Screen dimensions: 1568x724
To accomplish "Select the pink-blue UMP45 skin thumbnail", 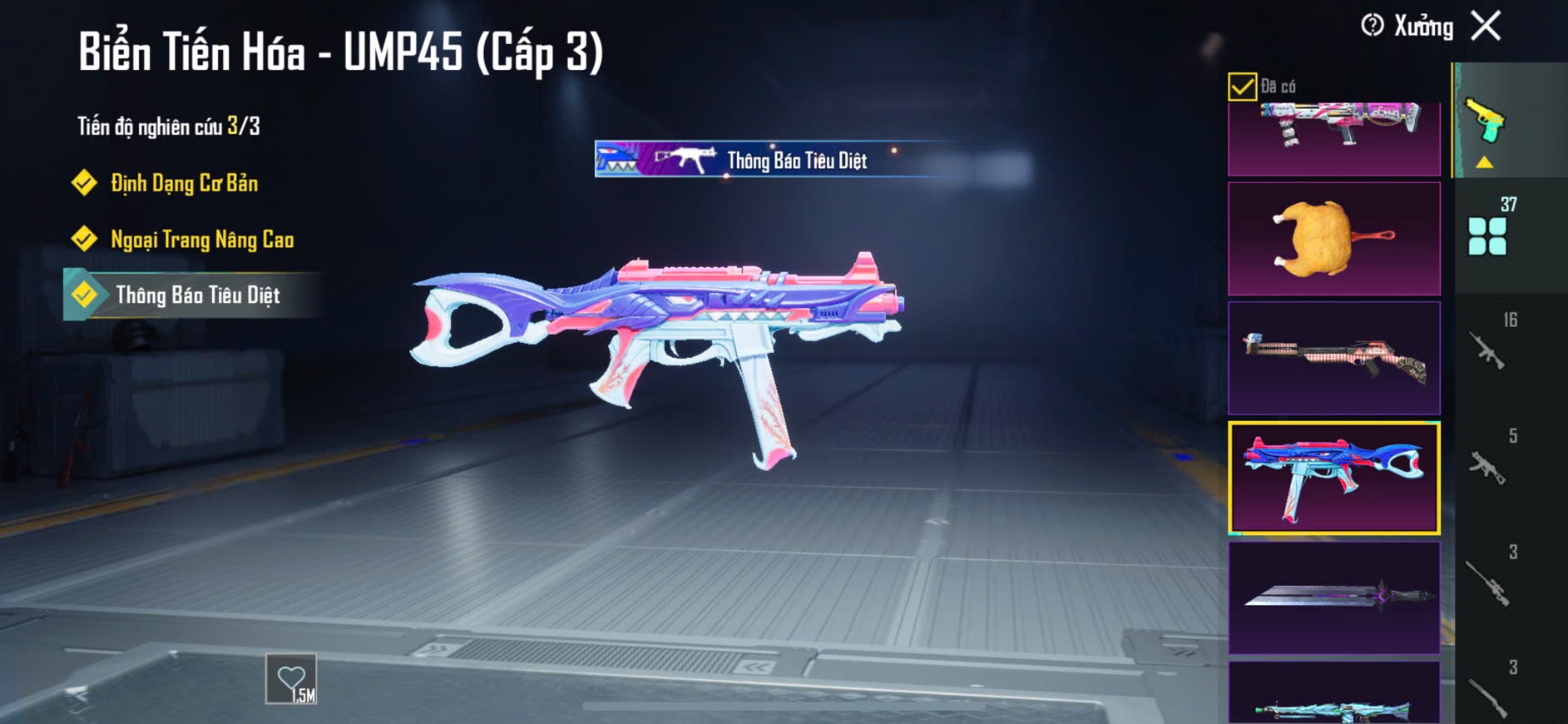I will tap(1333, 478).
